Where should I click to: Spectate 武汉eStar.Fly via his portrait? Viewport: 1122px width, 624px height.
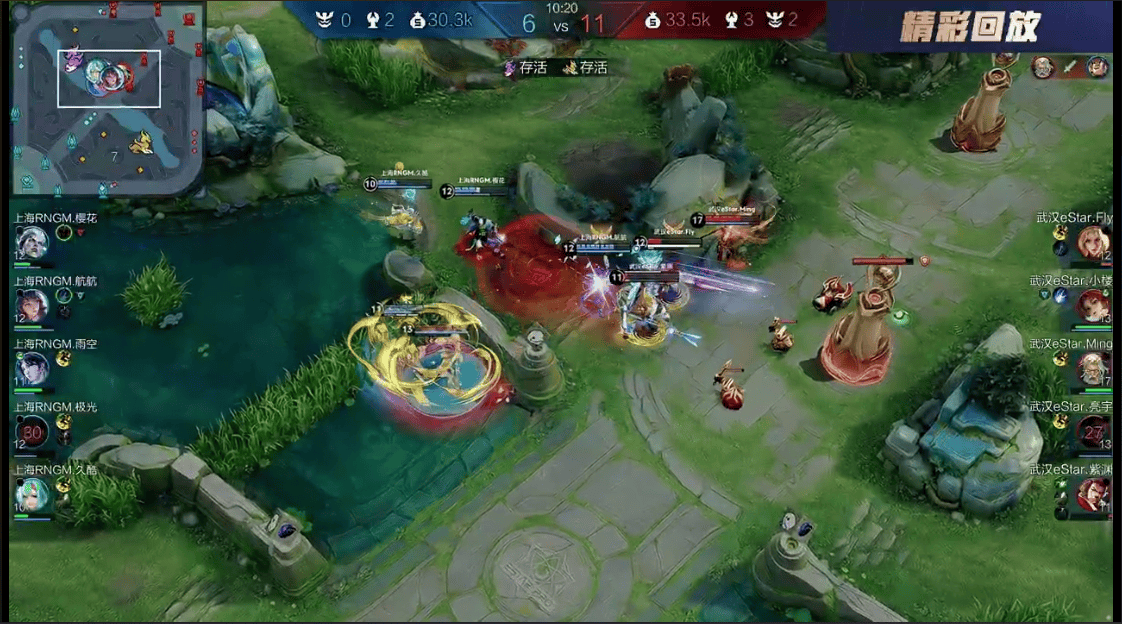click(x=1092, y=242)
